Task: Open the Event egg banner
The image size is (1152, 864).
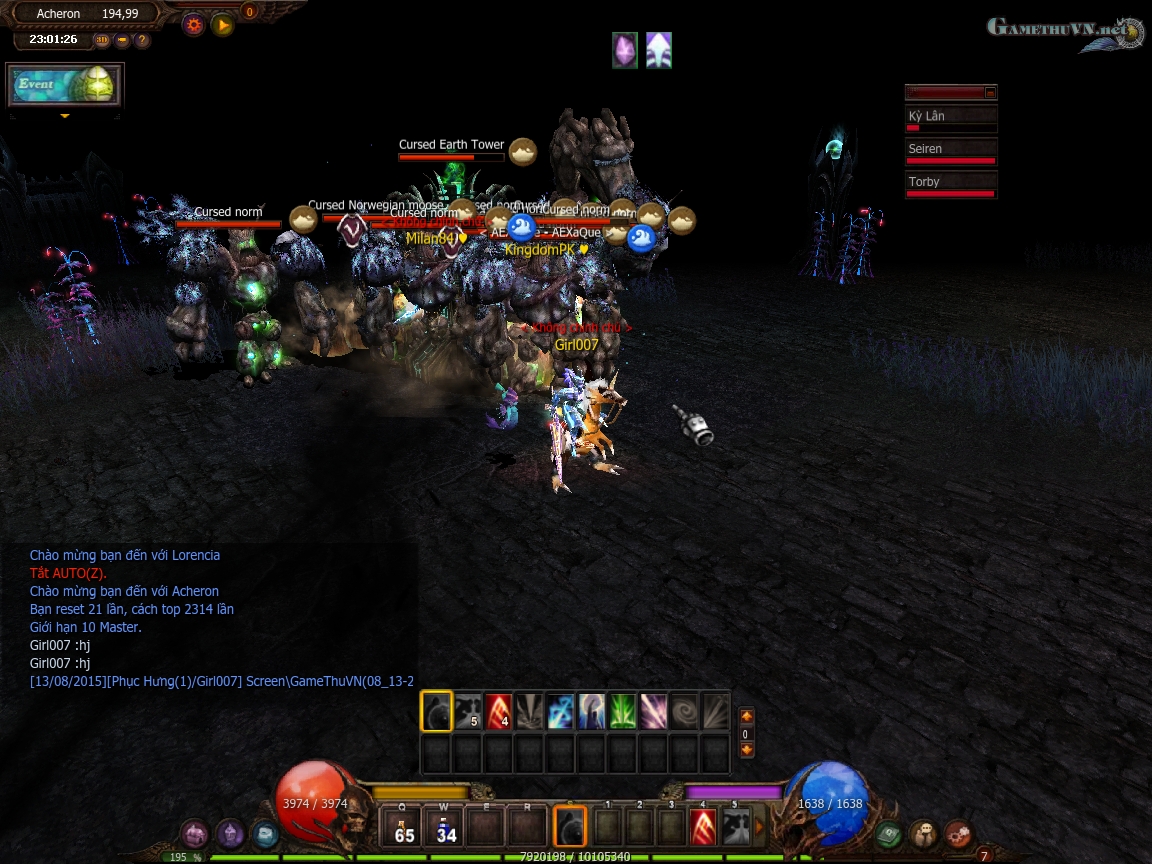Action: [x=65, y=85]
